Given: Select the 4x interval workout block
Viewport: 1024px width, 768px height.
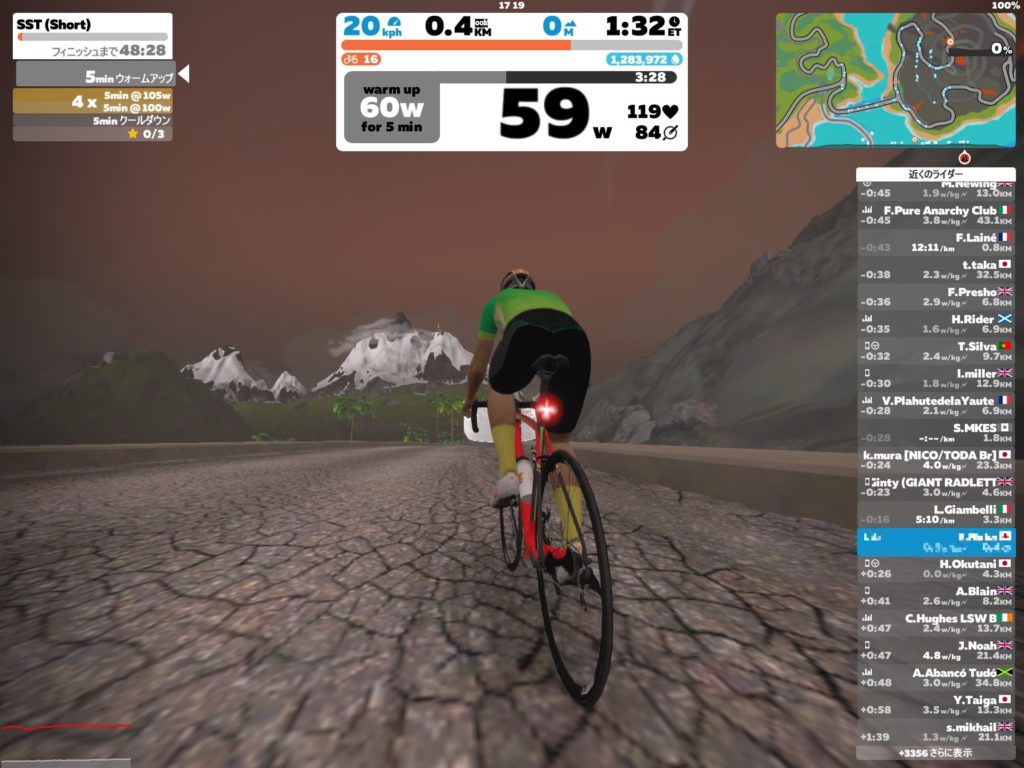Looking at the screenshot, I should [93, 101].
